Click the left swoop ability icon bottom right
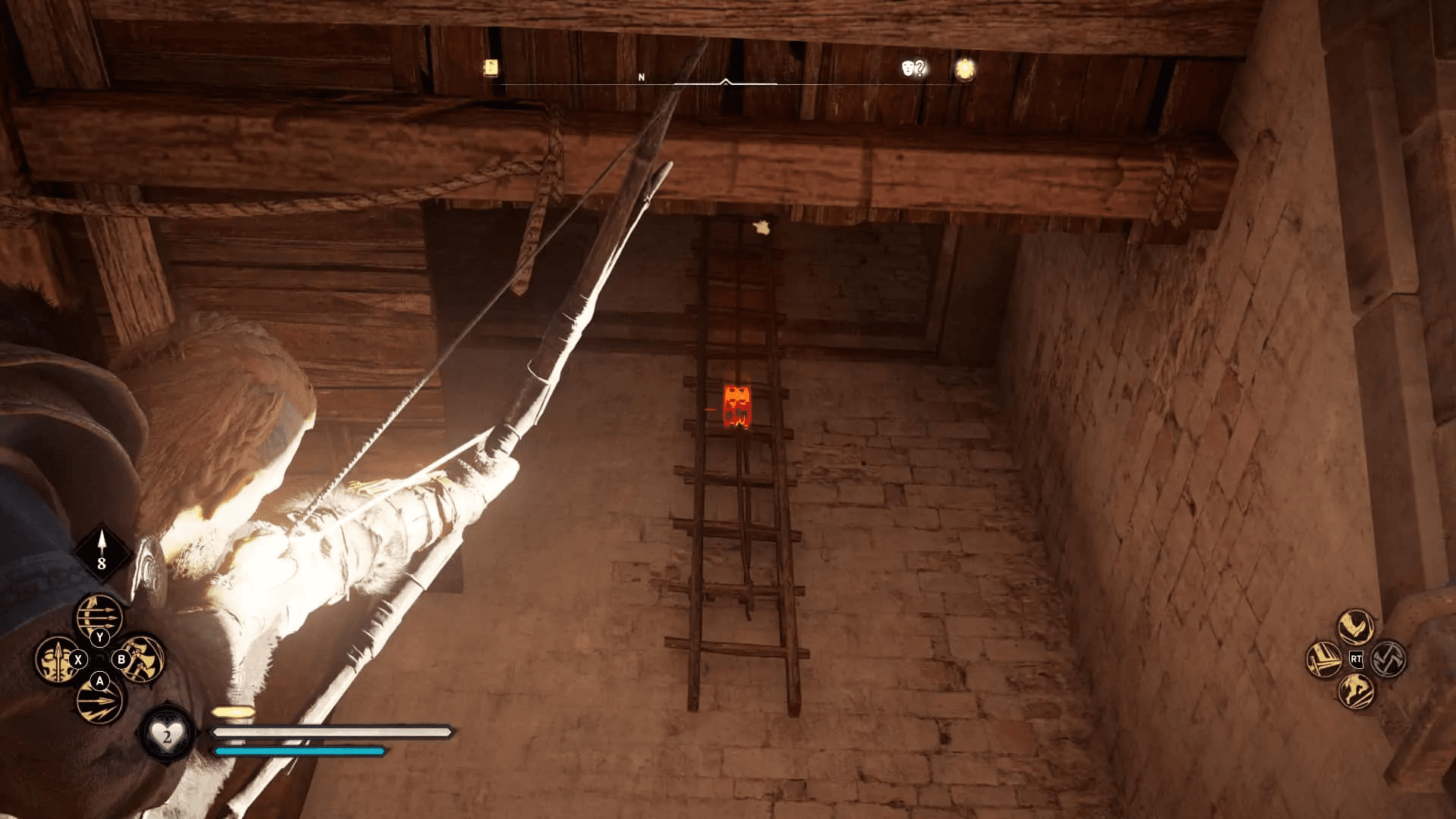Image resolution: width=1456 pixels, height=819 pixels. tap(1323, 660)
